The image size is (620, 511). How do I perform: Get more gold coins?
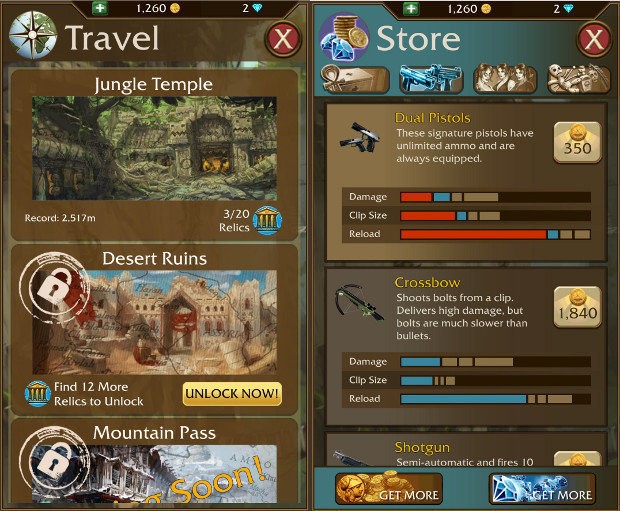coord(390,489)
